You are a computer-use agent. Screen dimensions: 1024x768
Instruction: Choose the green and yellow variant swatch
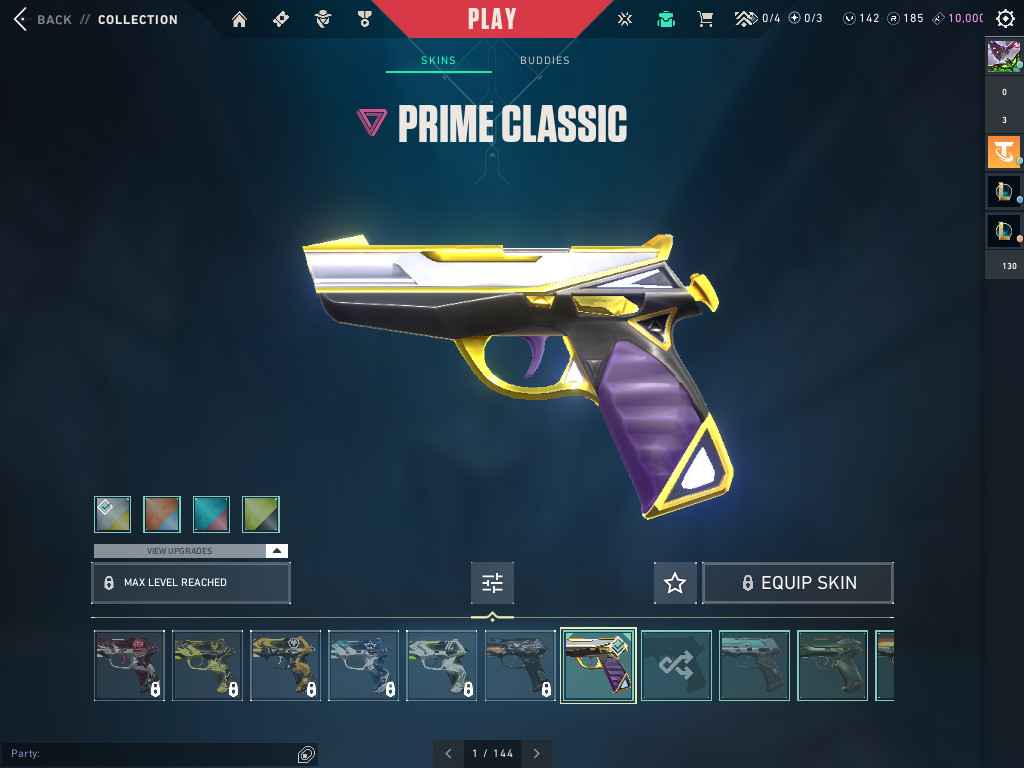(x=261, y=514)
